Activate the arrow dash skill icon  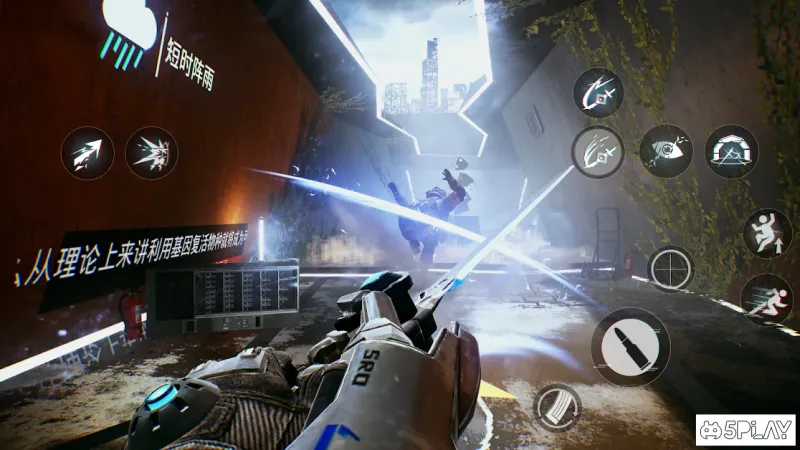(x=87, y=153)
